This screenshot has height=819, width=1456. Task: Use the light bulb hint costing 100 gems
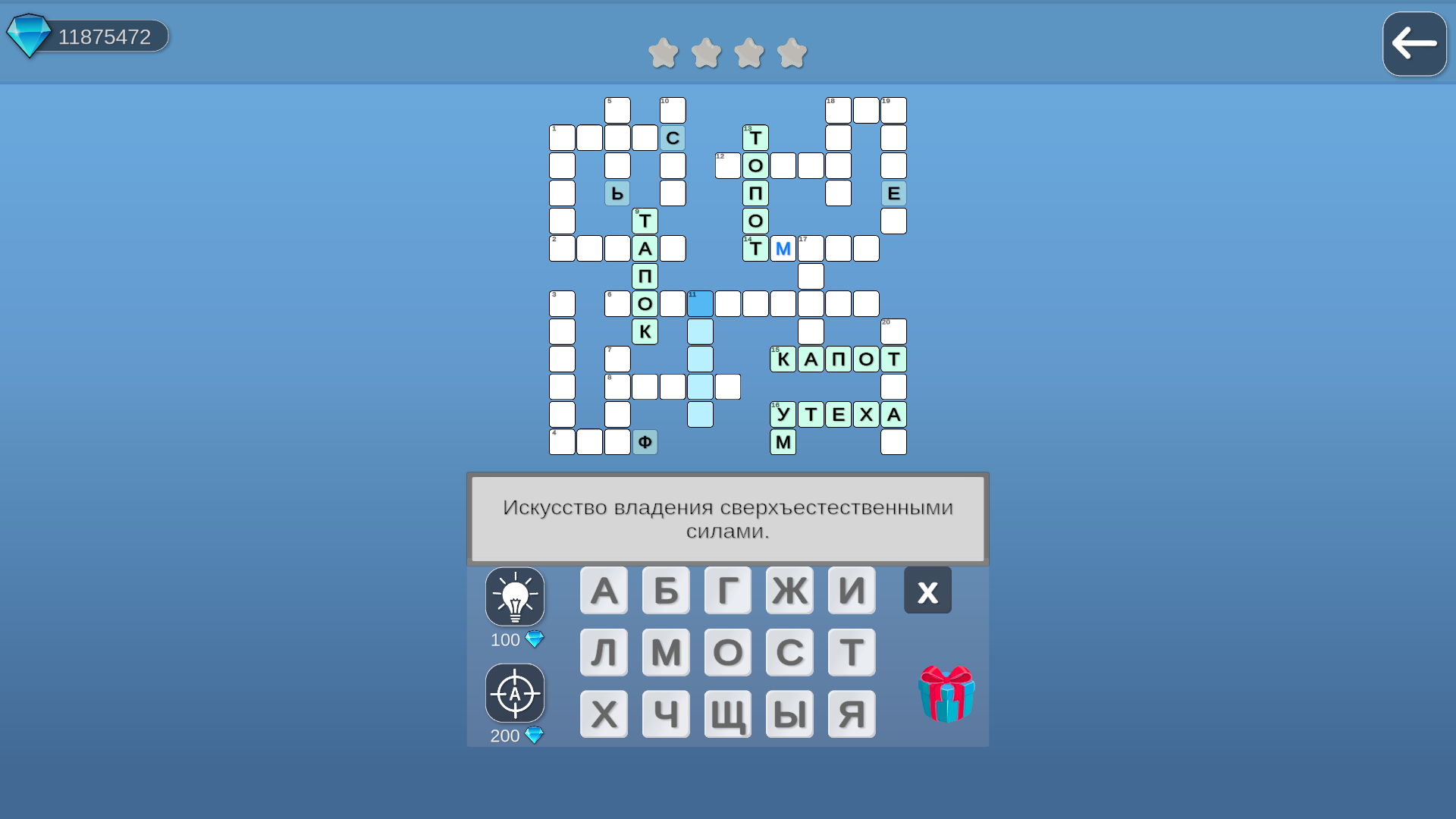(x=515, y=597)
